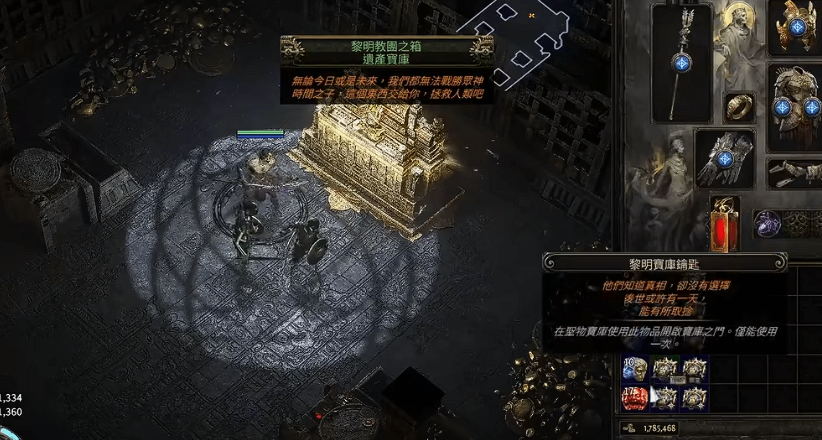Pick the blue item stack of 10

[x=635, y=369]
